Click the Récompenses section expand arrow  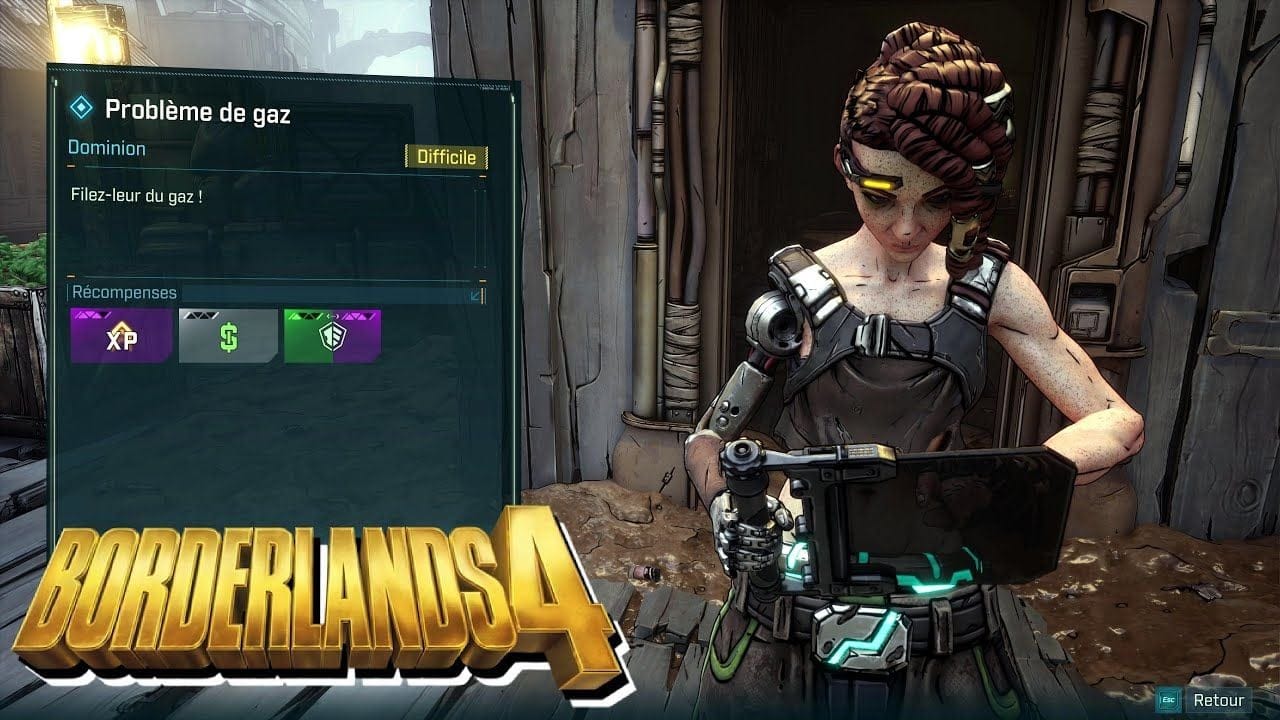tap(476, 294)
